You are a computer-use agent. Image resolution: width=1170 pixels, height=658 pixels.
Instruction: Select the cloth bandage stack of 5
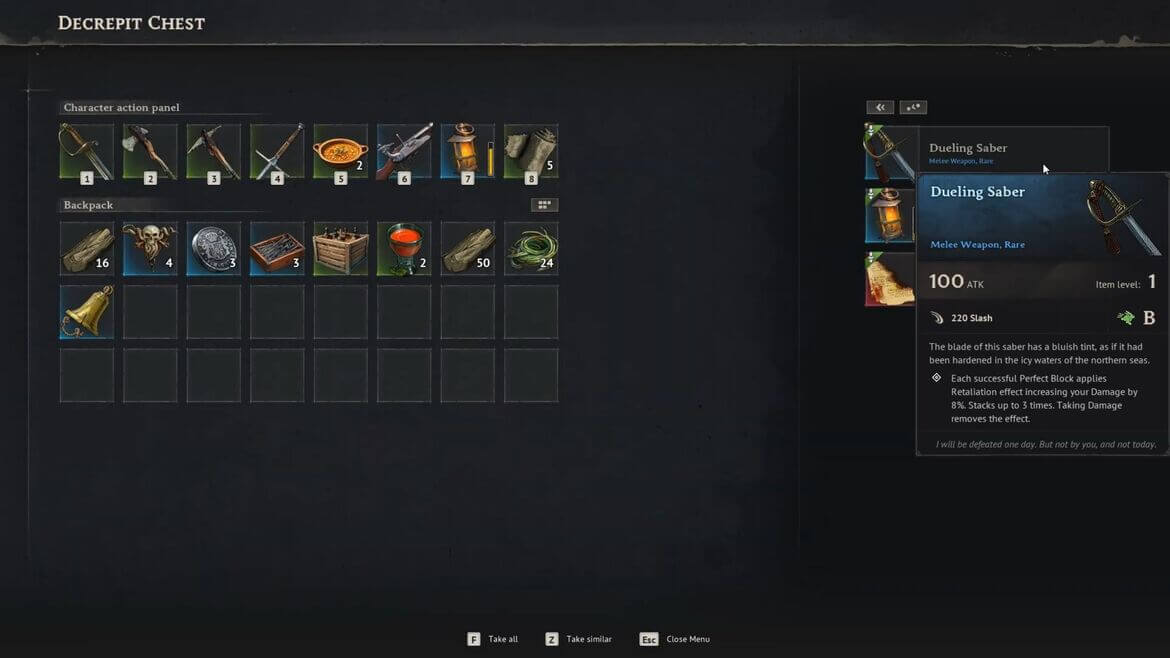coord(531,151)
